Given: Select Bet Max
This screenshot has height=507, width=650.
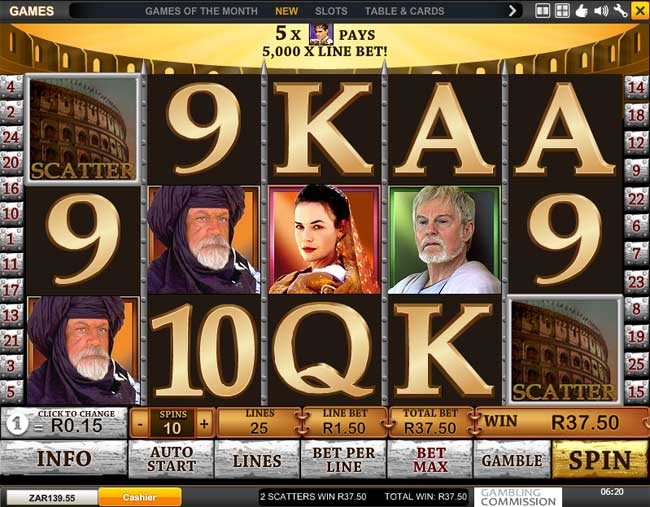Looking at the screenshot, I should (x=429, y=460).
